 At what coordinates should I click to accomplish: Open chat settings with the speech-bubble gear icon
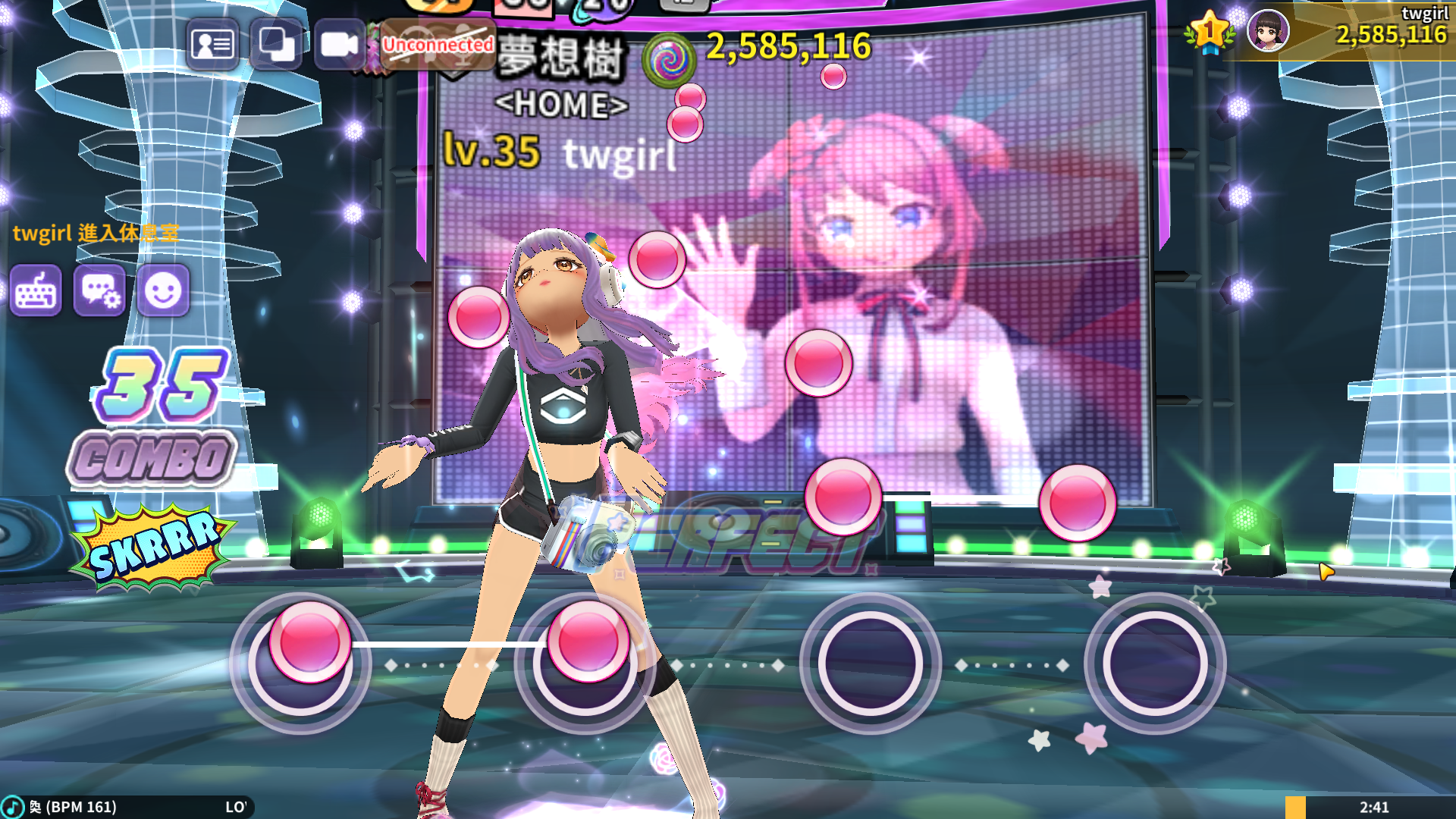click(x=99, y=291)
